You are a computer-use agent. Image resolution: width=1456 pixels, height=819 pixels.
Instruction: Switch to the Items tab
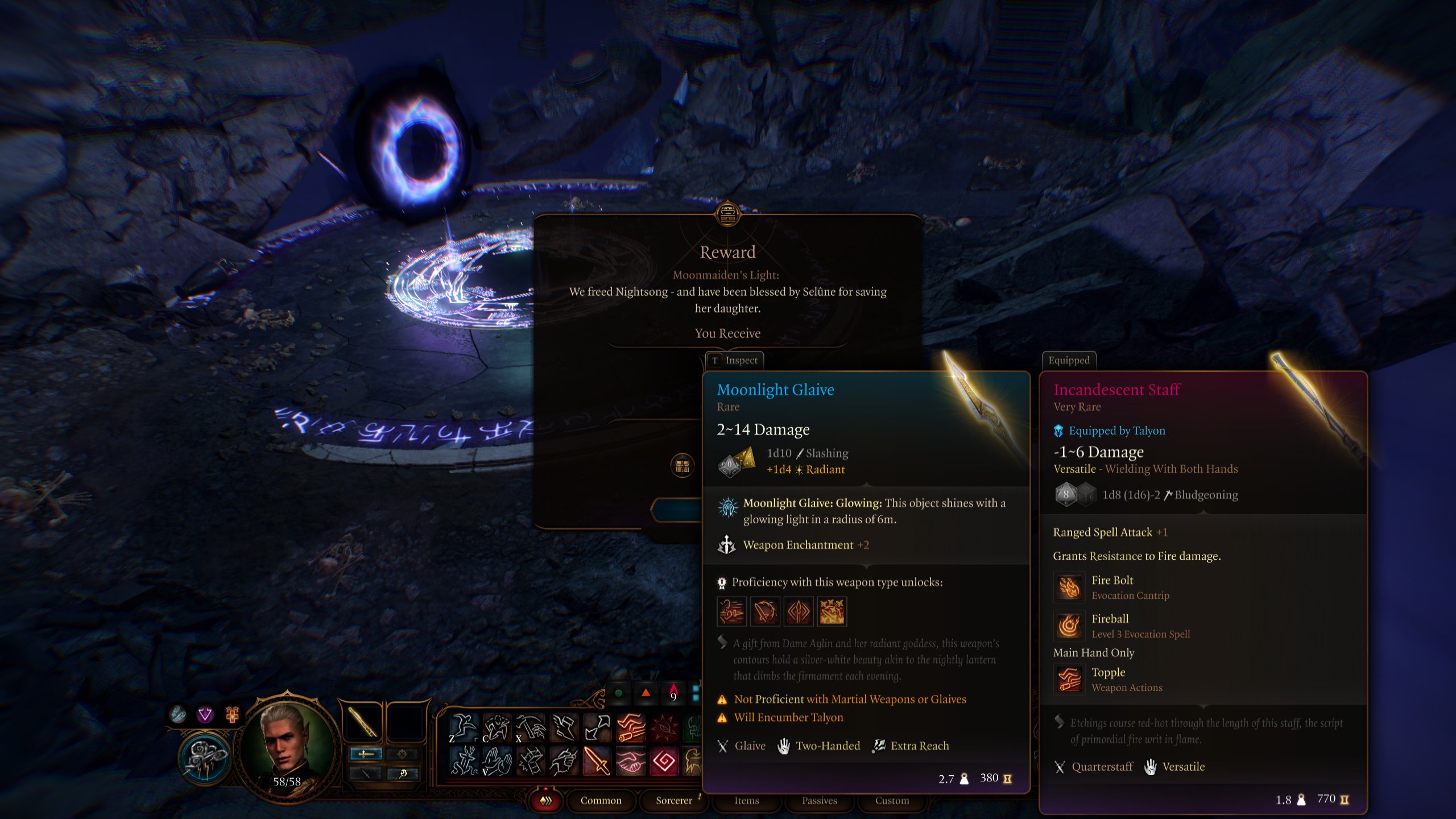tap(746, 800)
